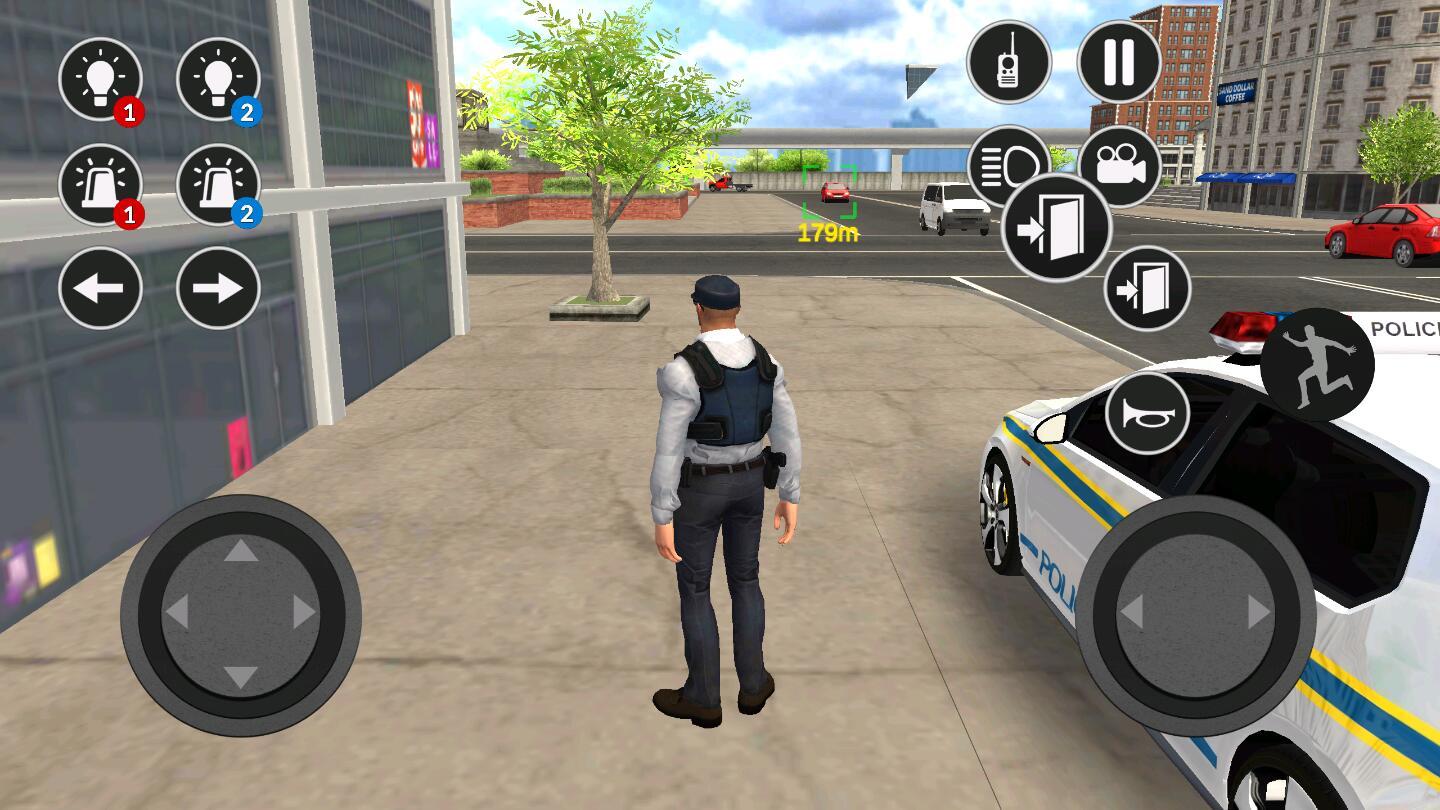Enable siren number 1
Screen dimensions: 1440x810
point(100,187)
